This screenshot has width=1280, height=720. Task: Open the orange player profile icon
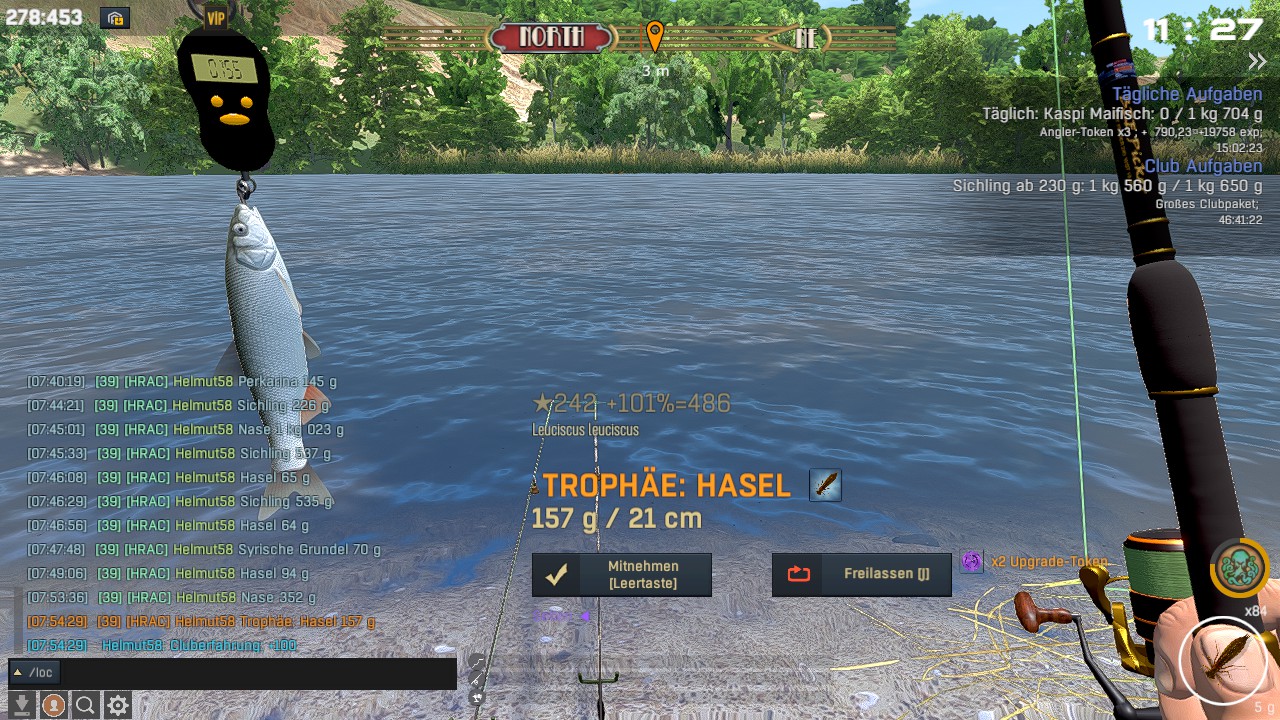54,705
